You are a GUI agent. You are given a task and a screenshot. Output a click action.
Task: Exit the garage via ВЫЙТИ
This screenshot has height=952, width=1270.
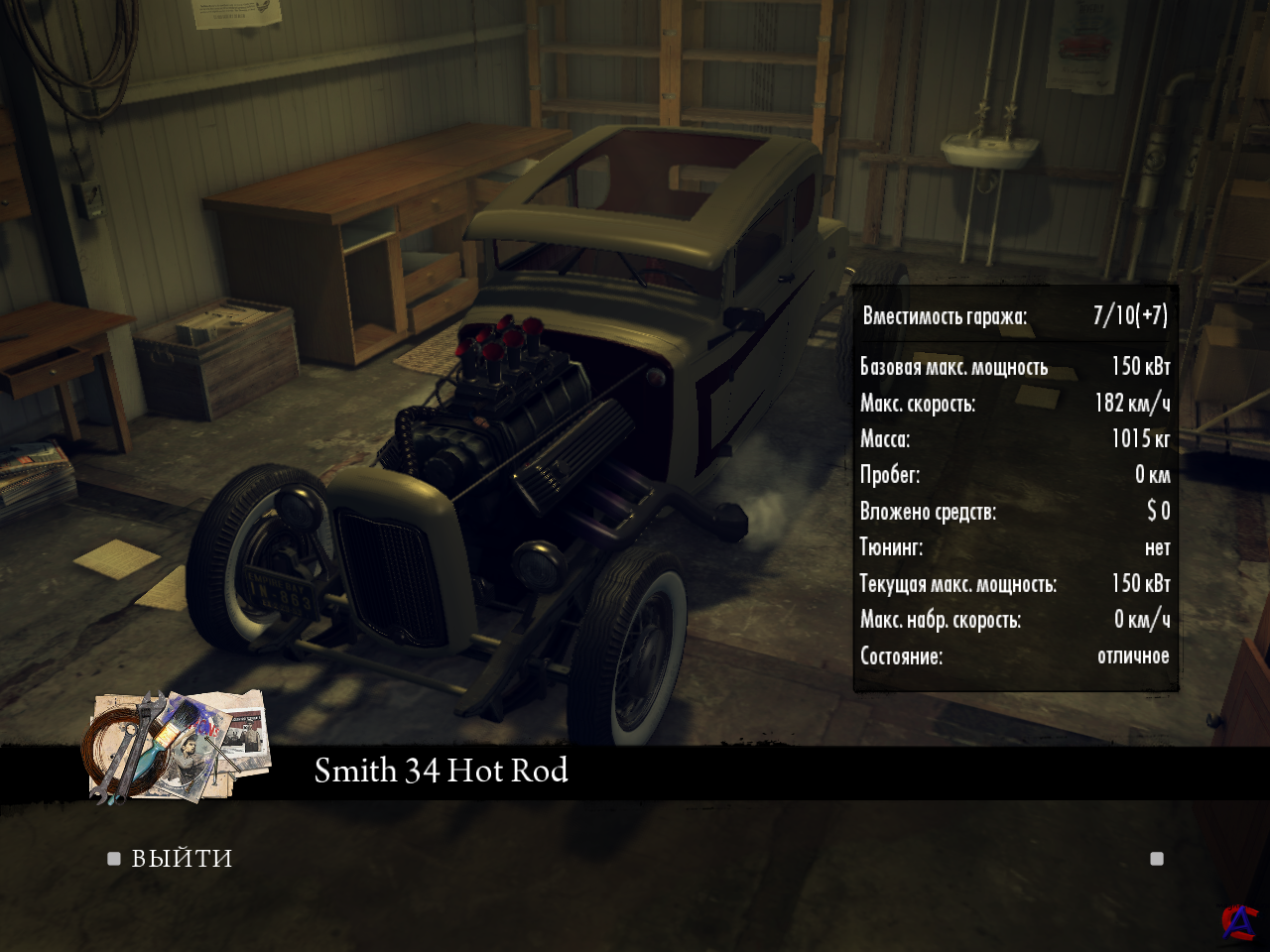[182, 859]
